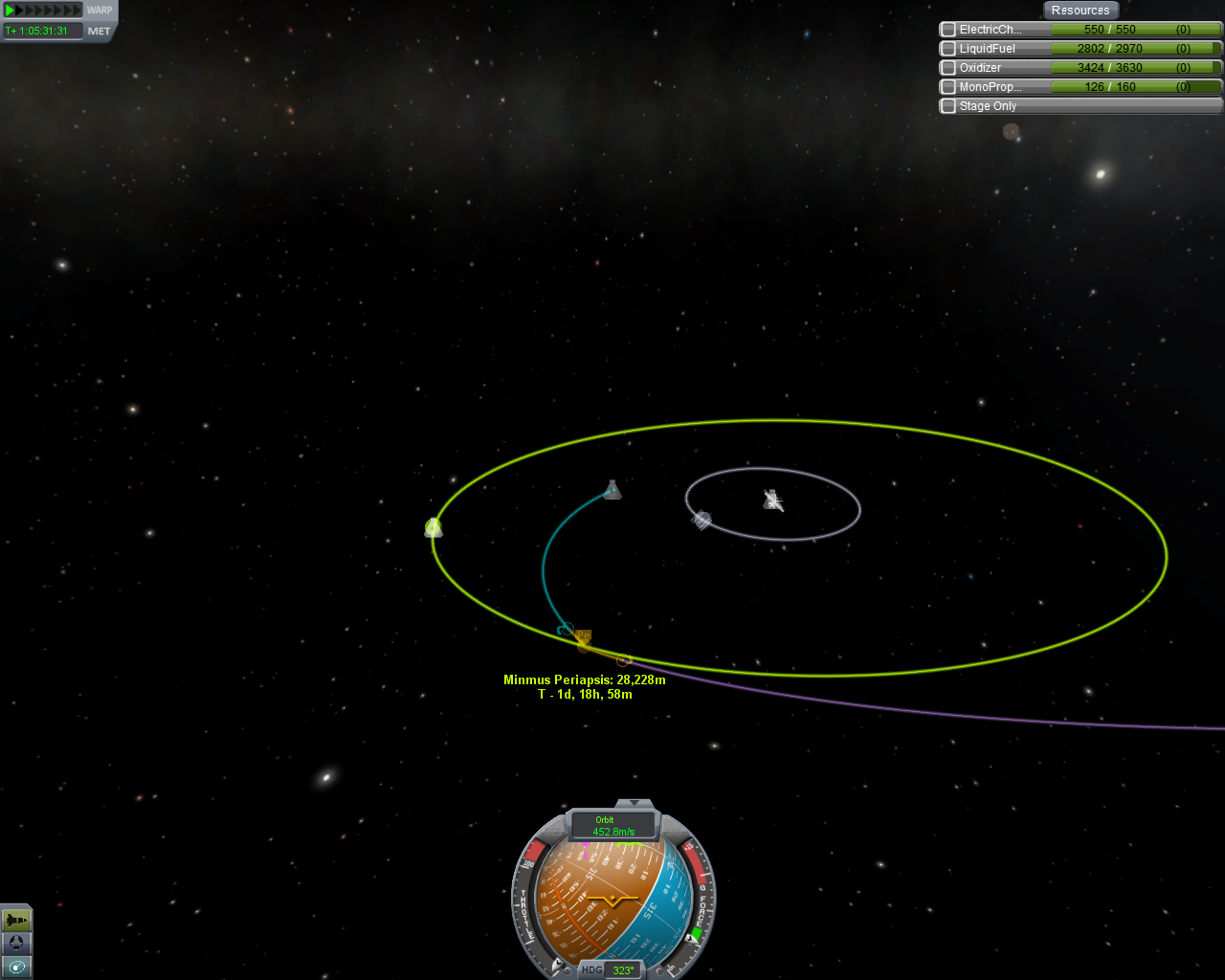
Task: Collapse the navball with its top arrow
Action: 634,803
